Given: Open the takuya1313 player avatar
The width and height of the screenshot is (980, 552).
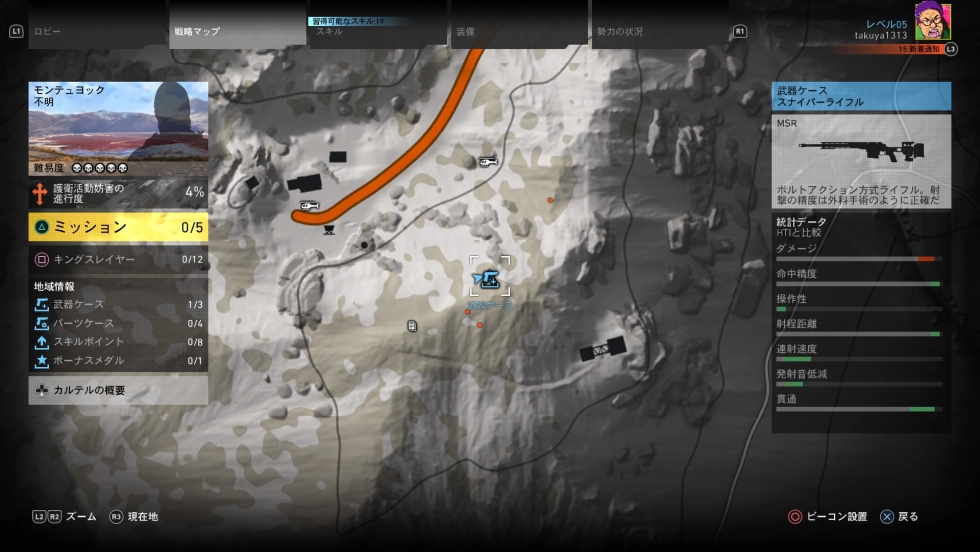Looking at the screenshot, I should (x=932, y=21).
